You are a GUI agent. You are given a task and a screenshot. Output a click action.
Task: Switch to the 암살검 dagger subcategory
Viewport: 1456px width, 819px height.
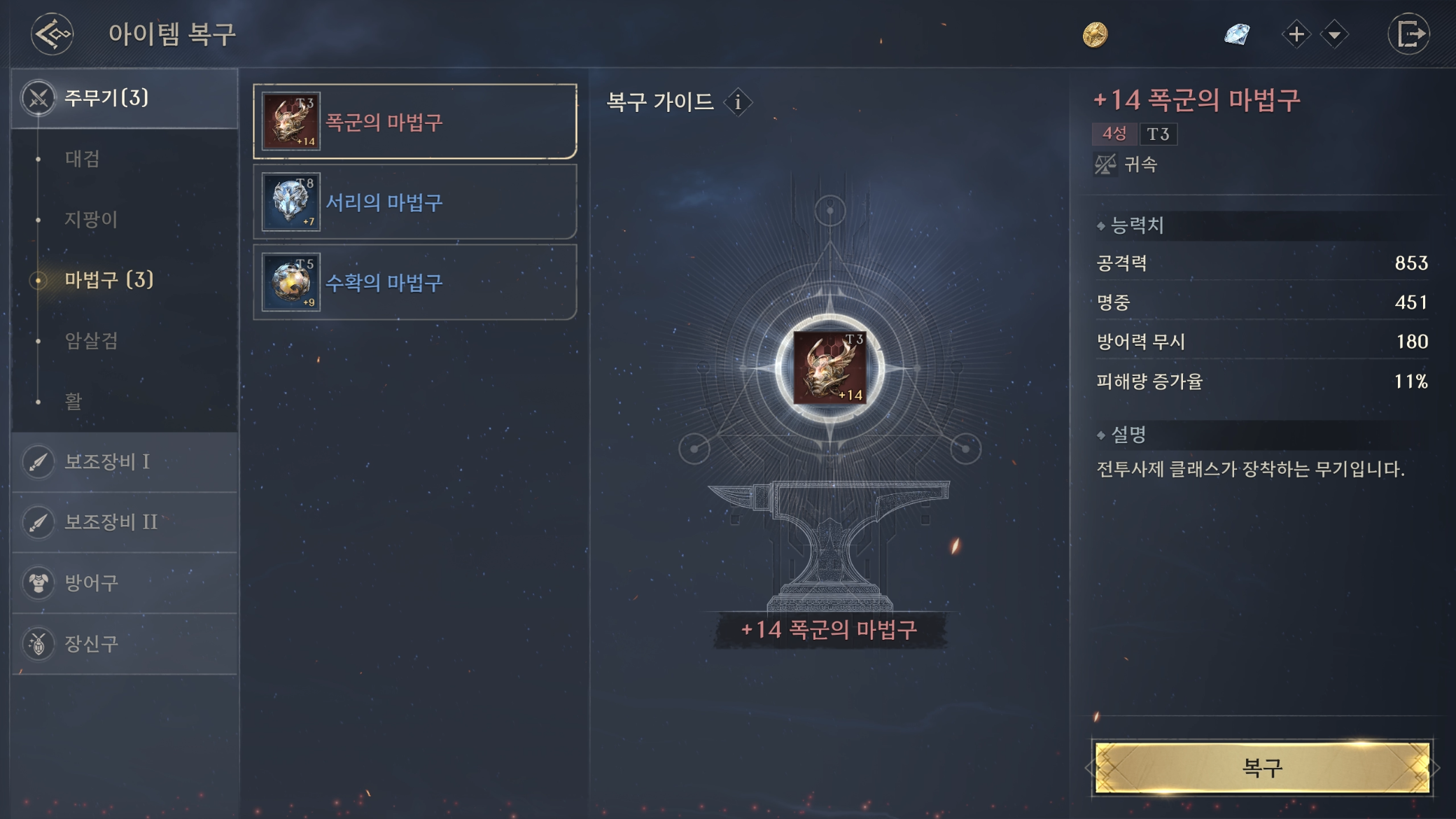(x=91, y=341)
